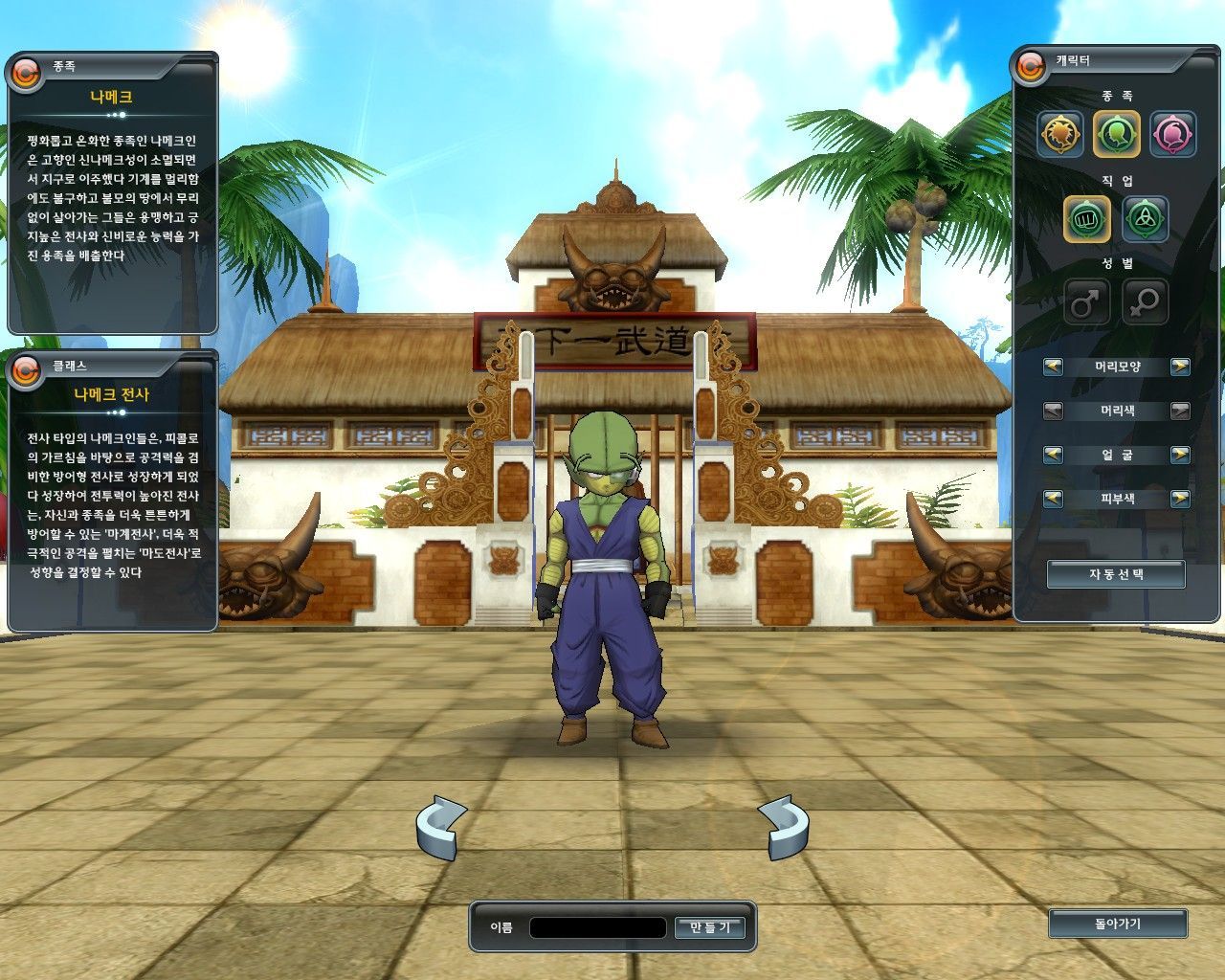Click the next arrow for 머리모양

[x=1182, y=367]
